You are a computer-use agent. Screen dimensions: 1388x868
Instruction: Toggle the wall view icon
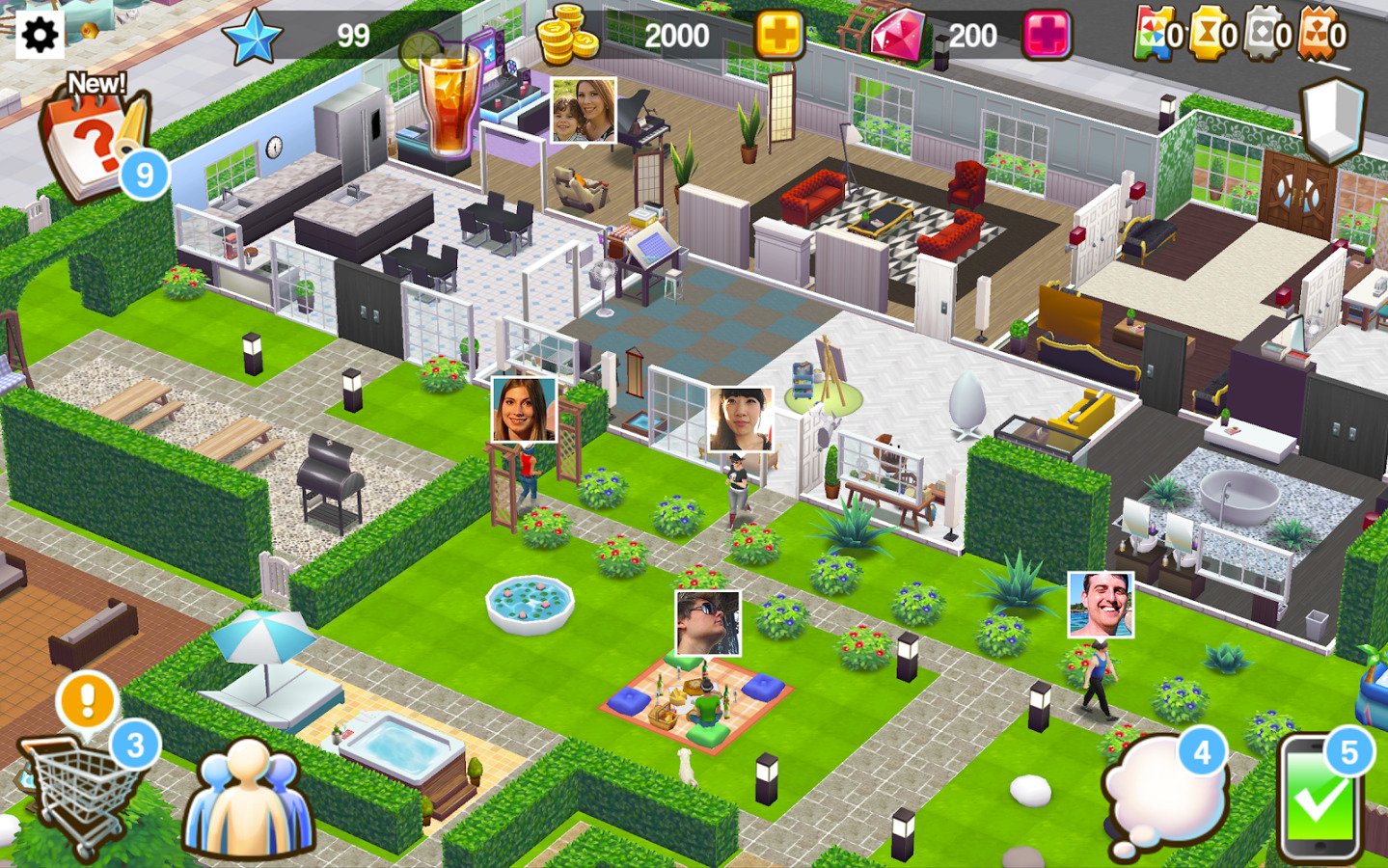(x=1333, y=121)
